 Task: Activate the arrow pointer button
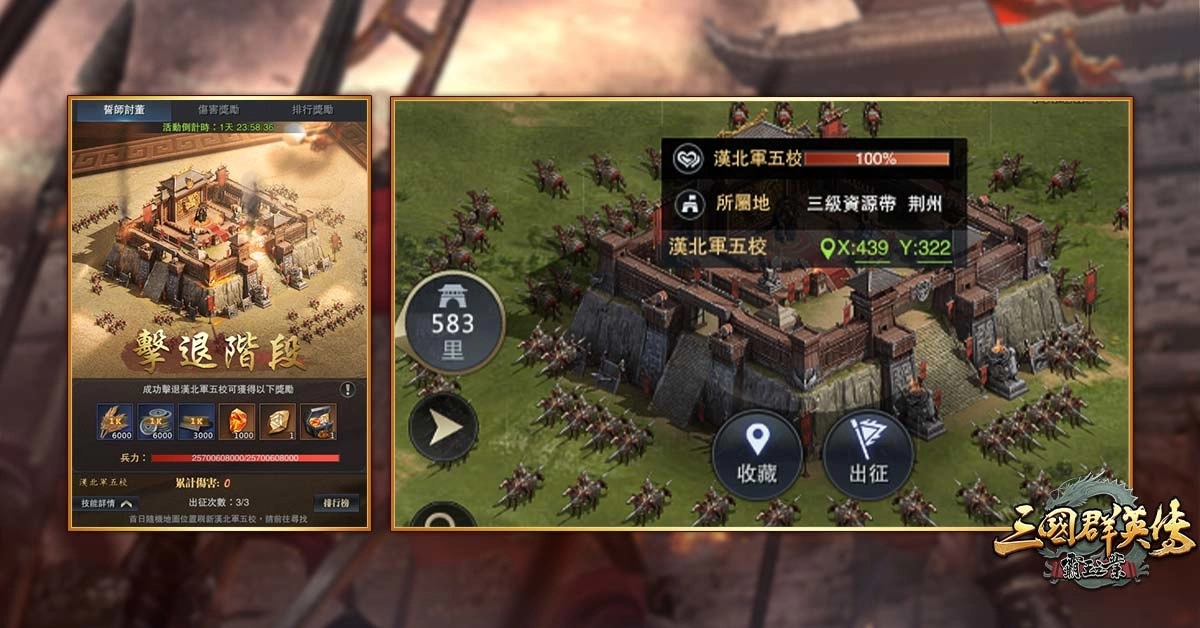tap(443, 428)
